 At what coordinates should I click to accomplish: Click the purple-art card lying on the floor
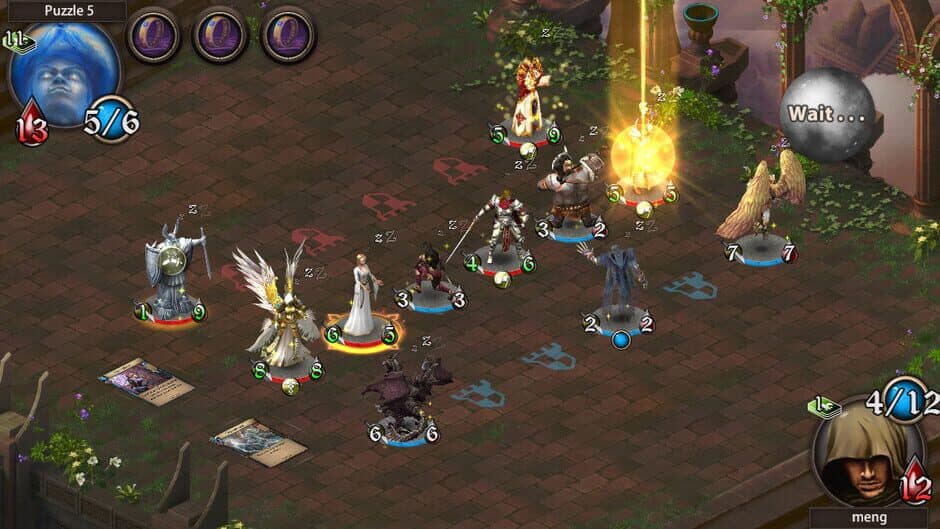(146, 379)
